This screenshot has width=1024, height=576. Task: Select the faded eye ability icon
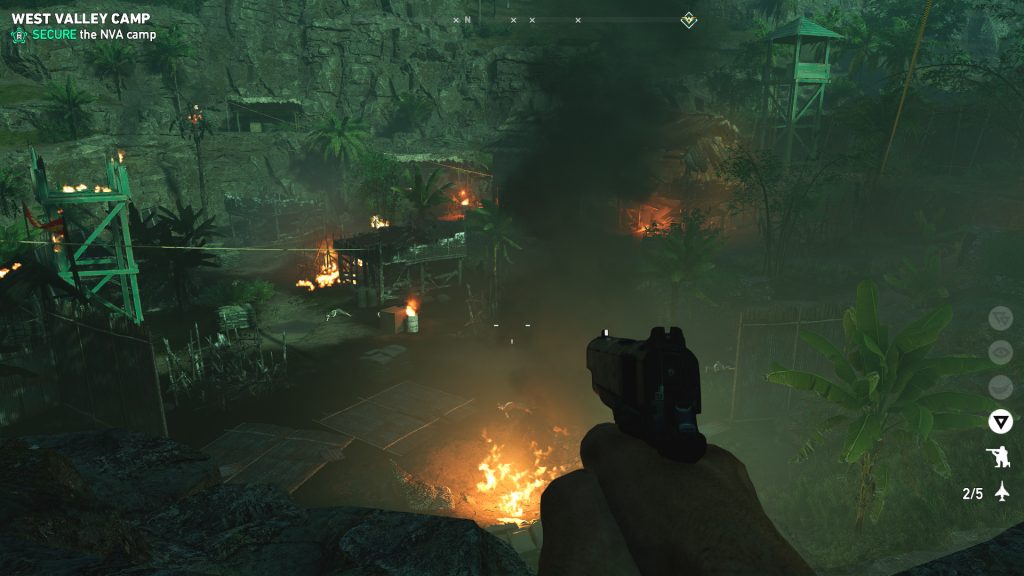pos(1000,352)
